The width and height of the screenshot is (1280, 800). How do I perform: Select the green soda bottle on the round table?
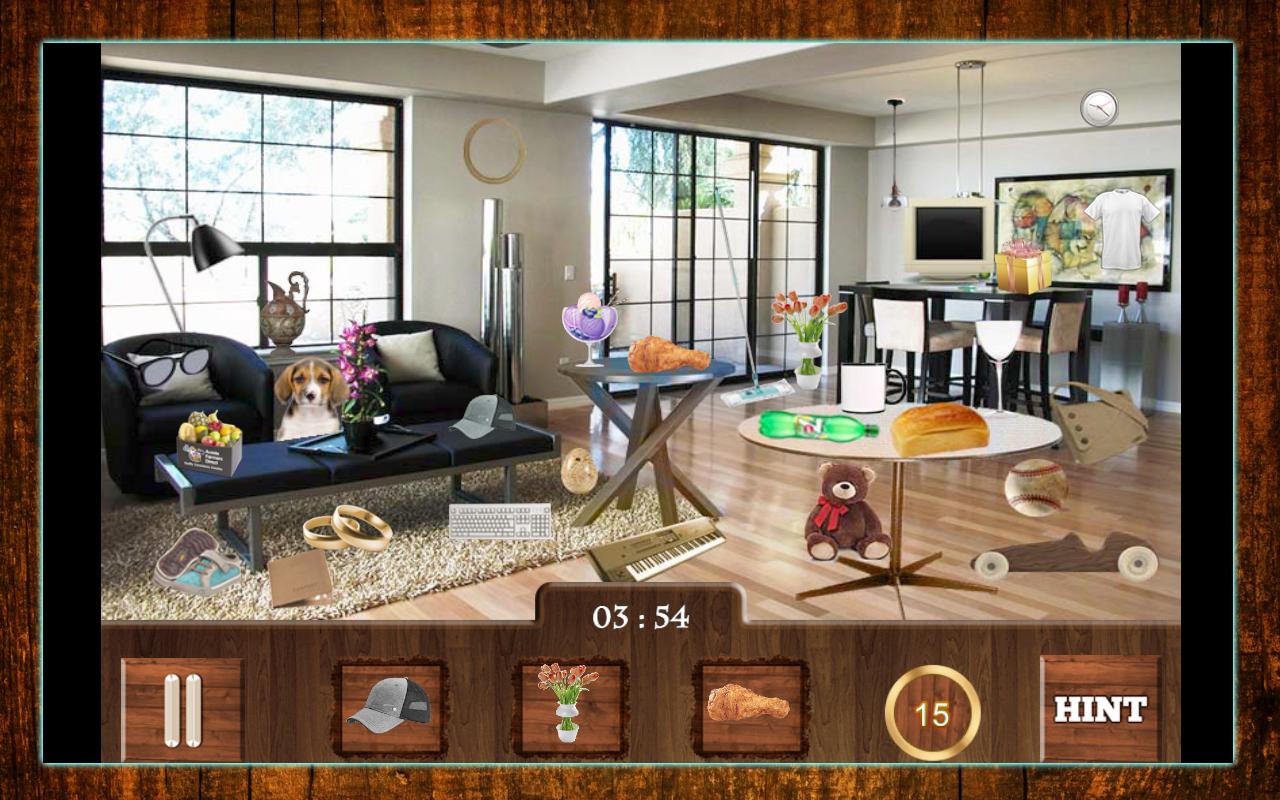[815, 422]
